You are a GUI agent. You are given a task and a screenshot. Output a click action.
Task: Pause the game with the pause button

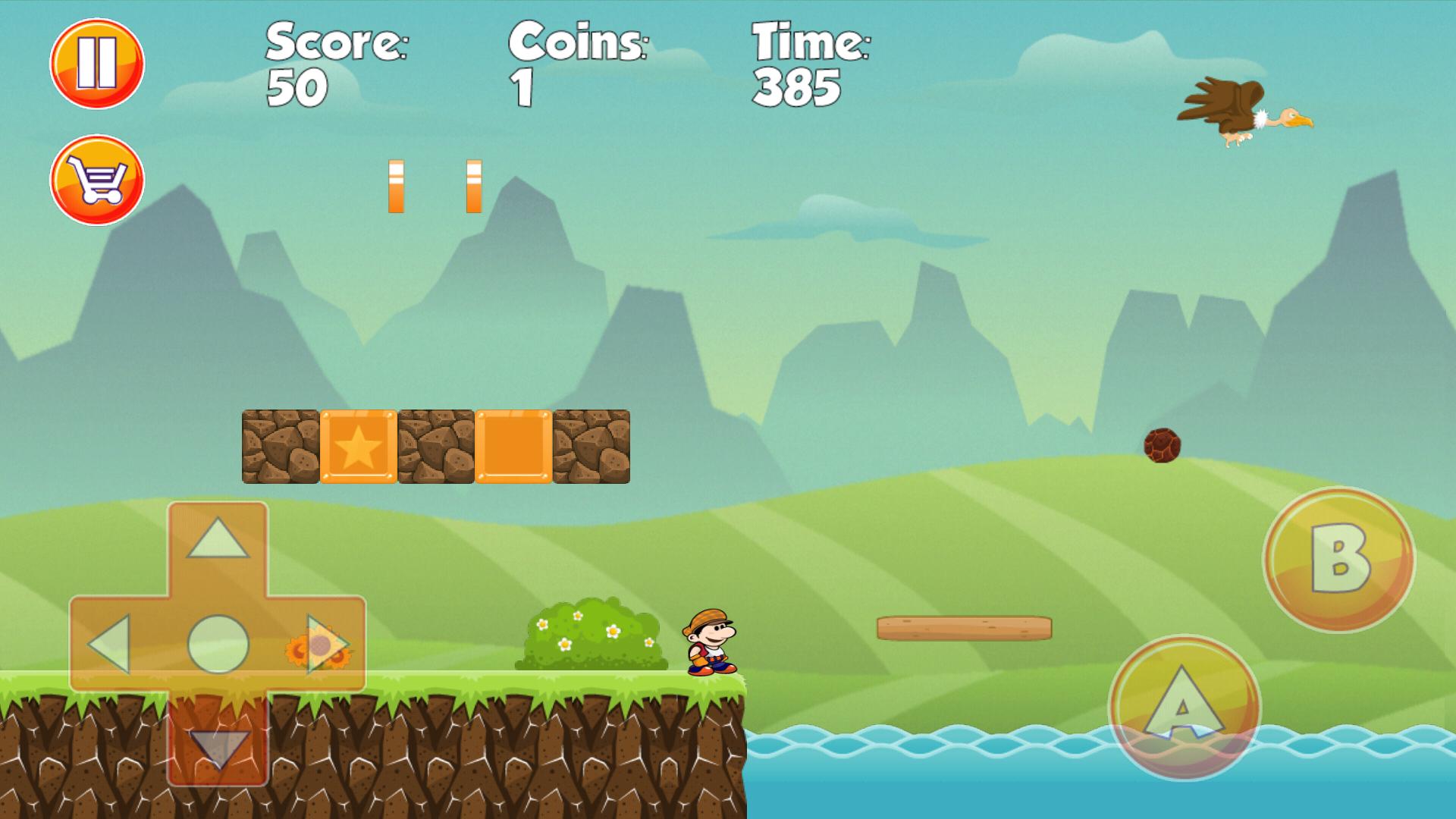click(x=97, y=64)
